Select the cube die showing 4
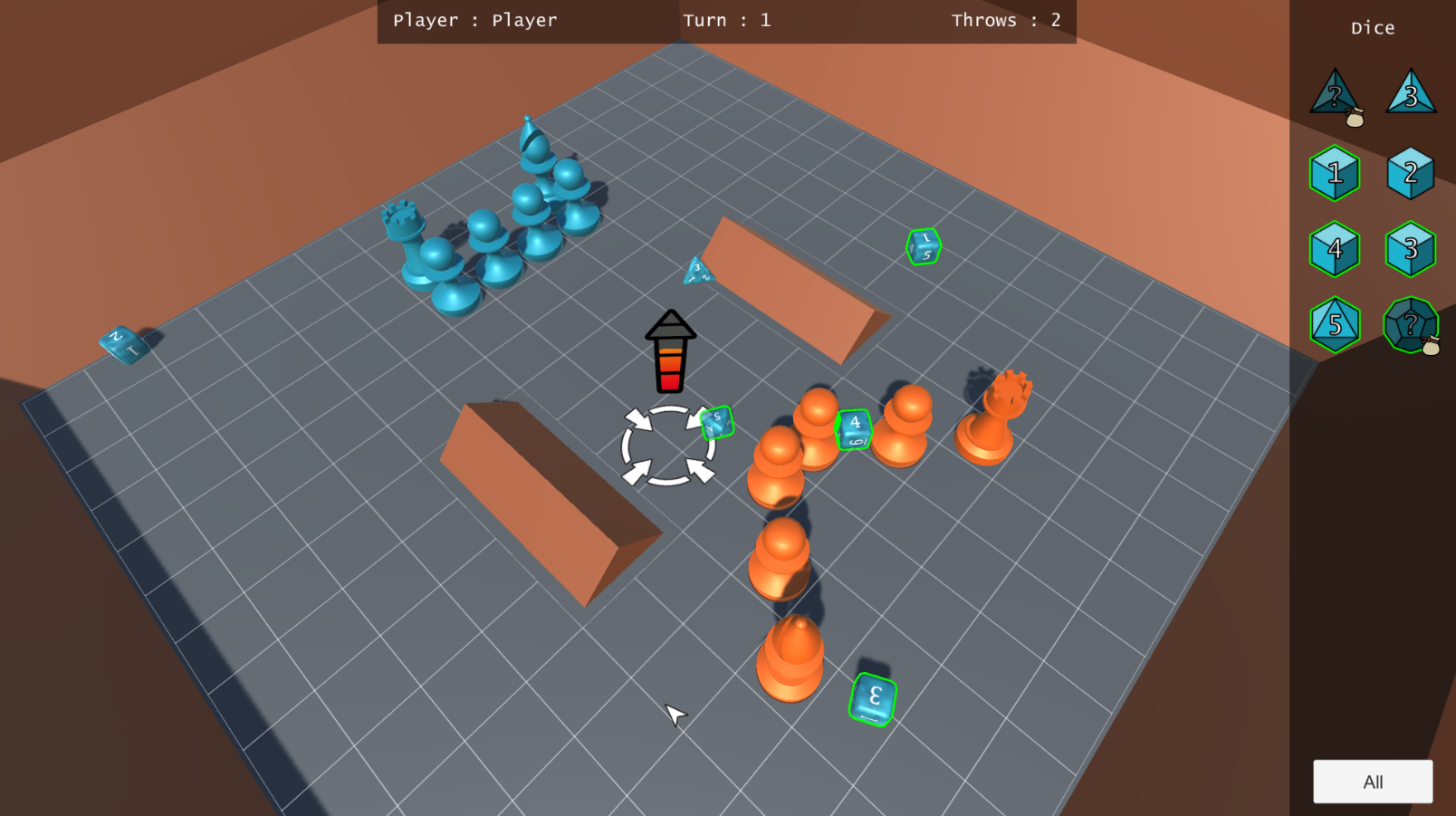 coord(1335,249)
